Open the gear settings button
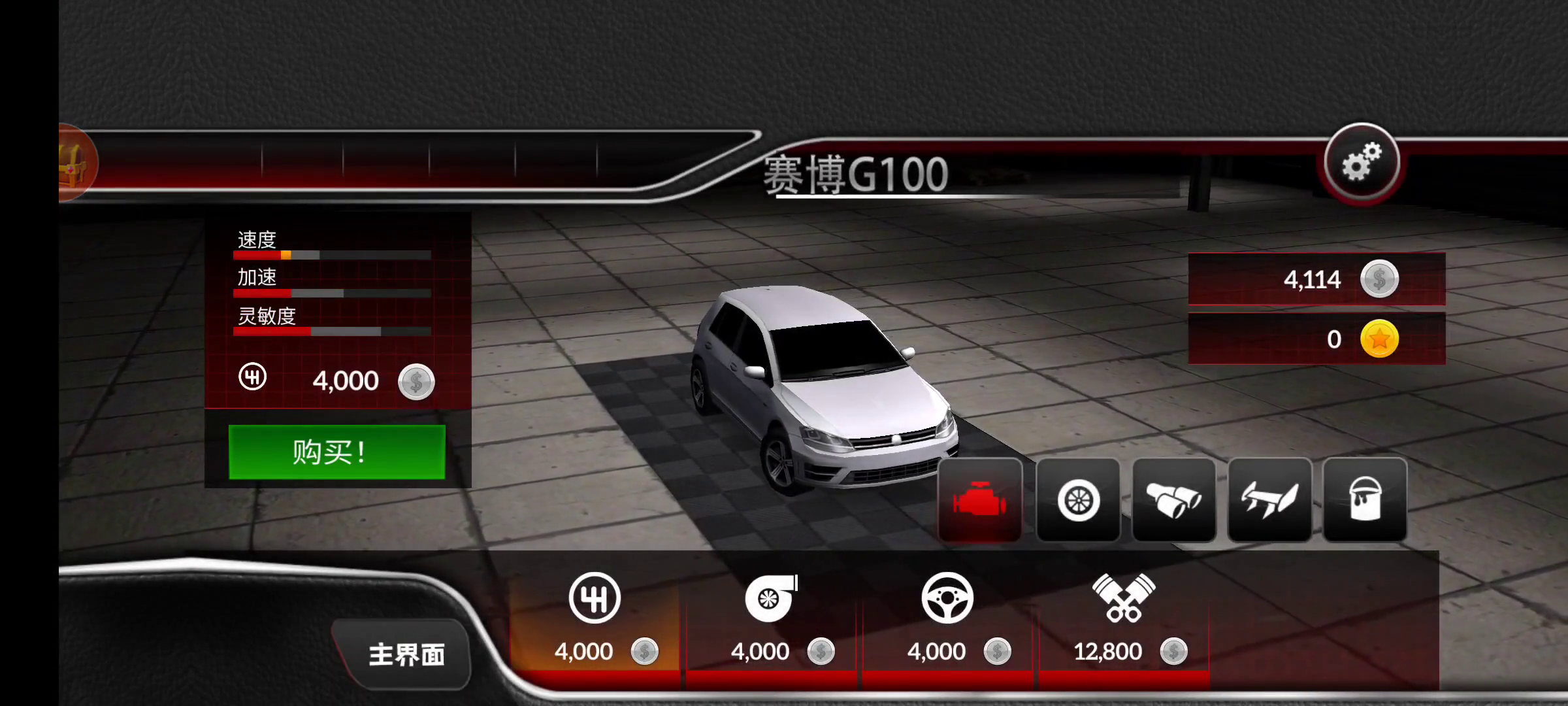The height and width of the screenshot is (706, 1568). click(x=1362, y=162)
